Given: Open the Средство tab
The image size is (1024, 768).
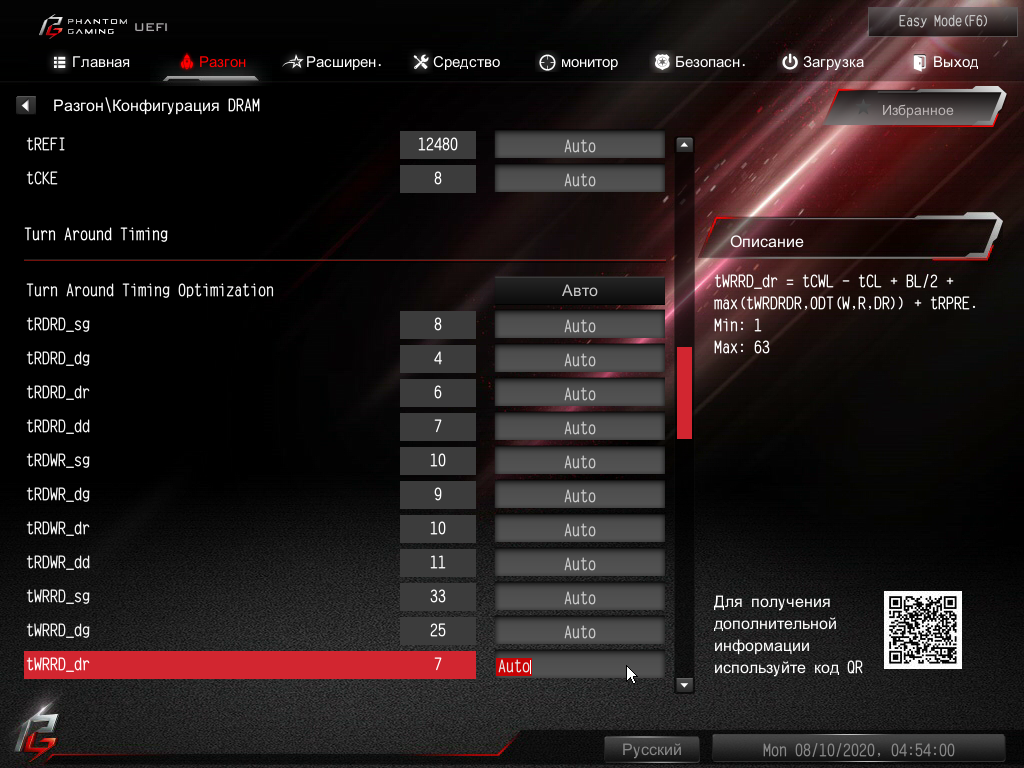Looking at the screenshot, I should (x=456, y=62).
